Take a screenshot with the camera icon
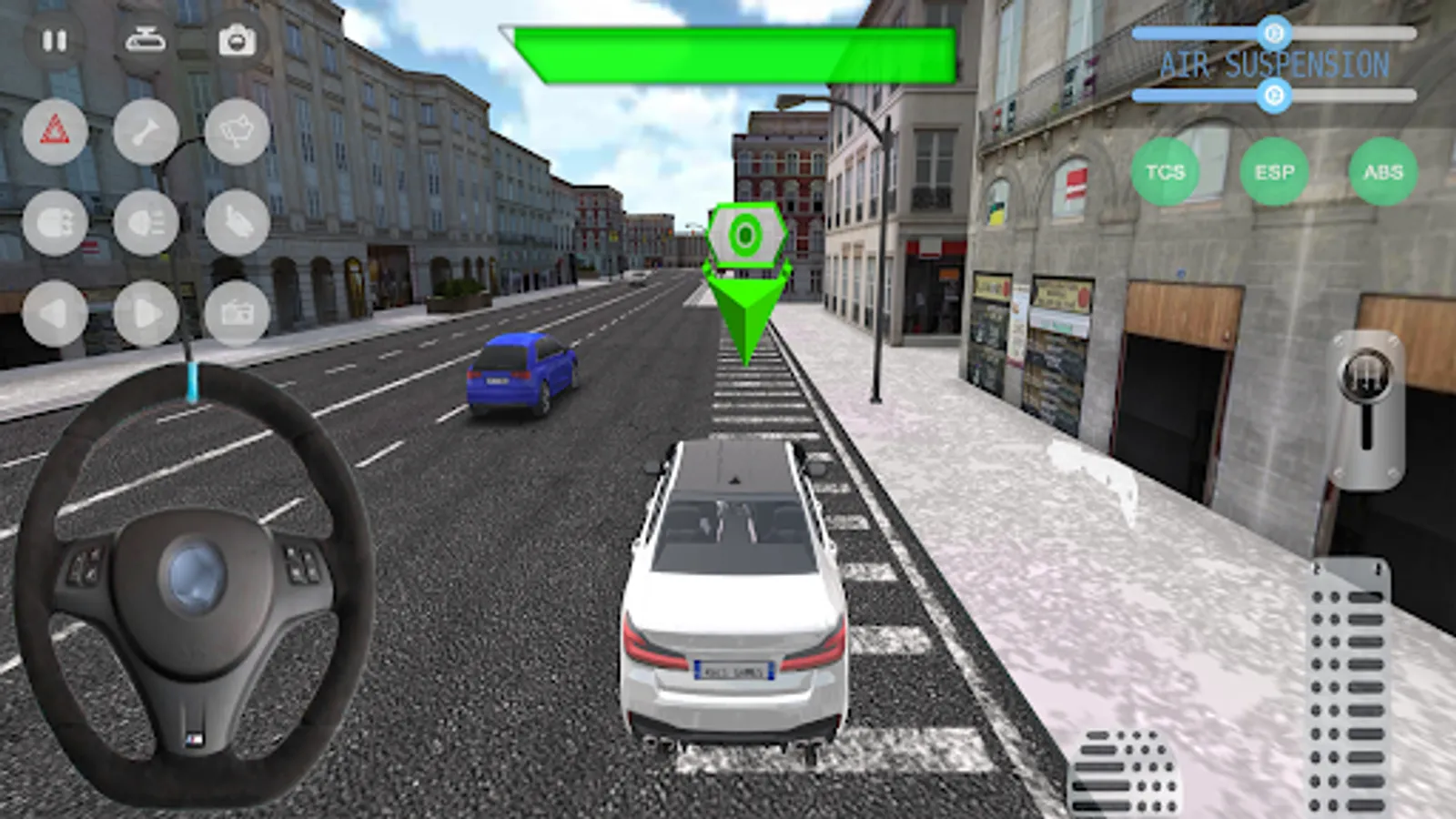This screenshot has width=1456, height=819. (x=237, y=38)
